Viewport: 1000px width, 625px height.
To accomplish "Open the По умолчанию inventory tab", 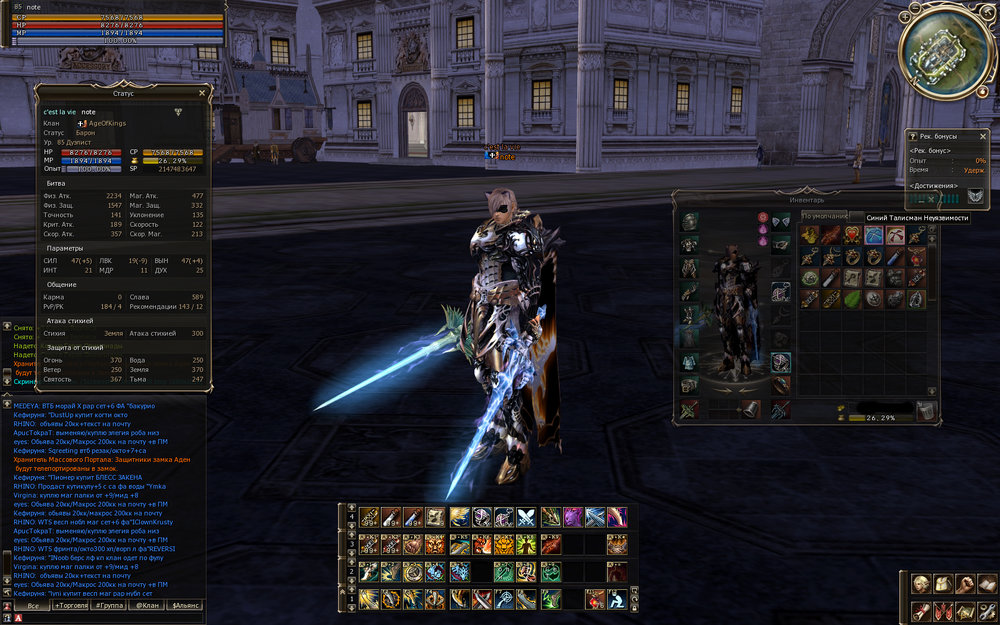I will [824, 216].
